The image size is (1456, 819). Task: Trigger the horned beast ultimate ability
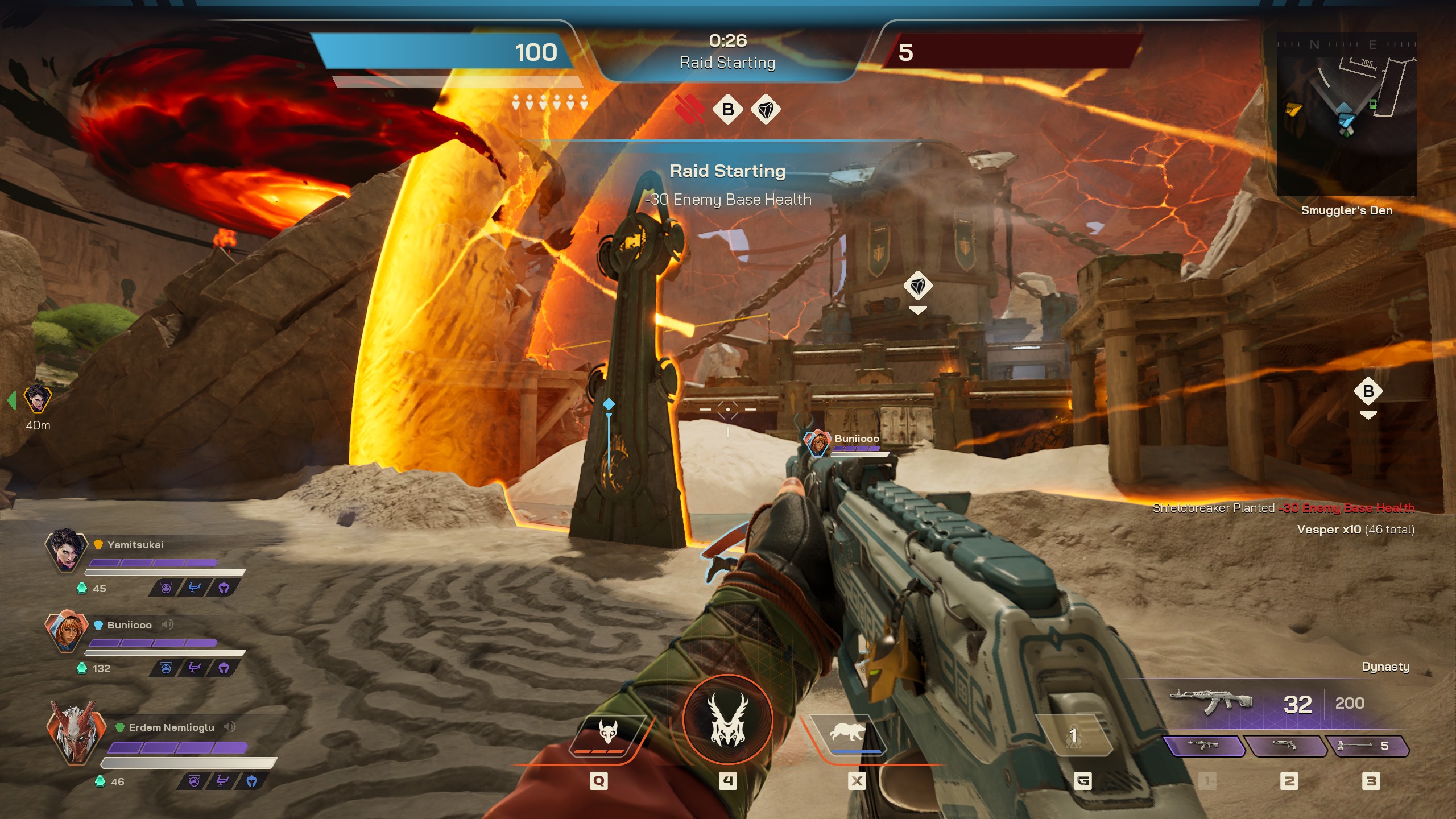[x=727, y=720]
